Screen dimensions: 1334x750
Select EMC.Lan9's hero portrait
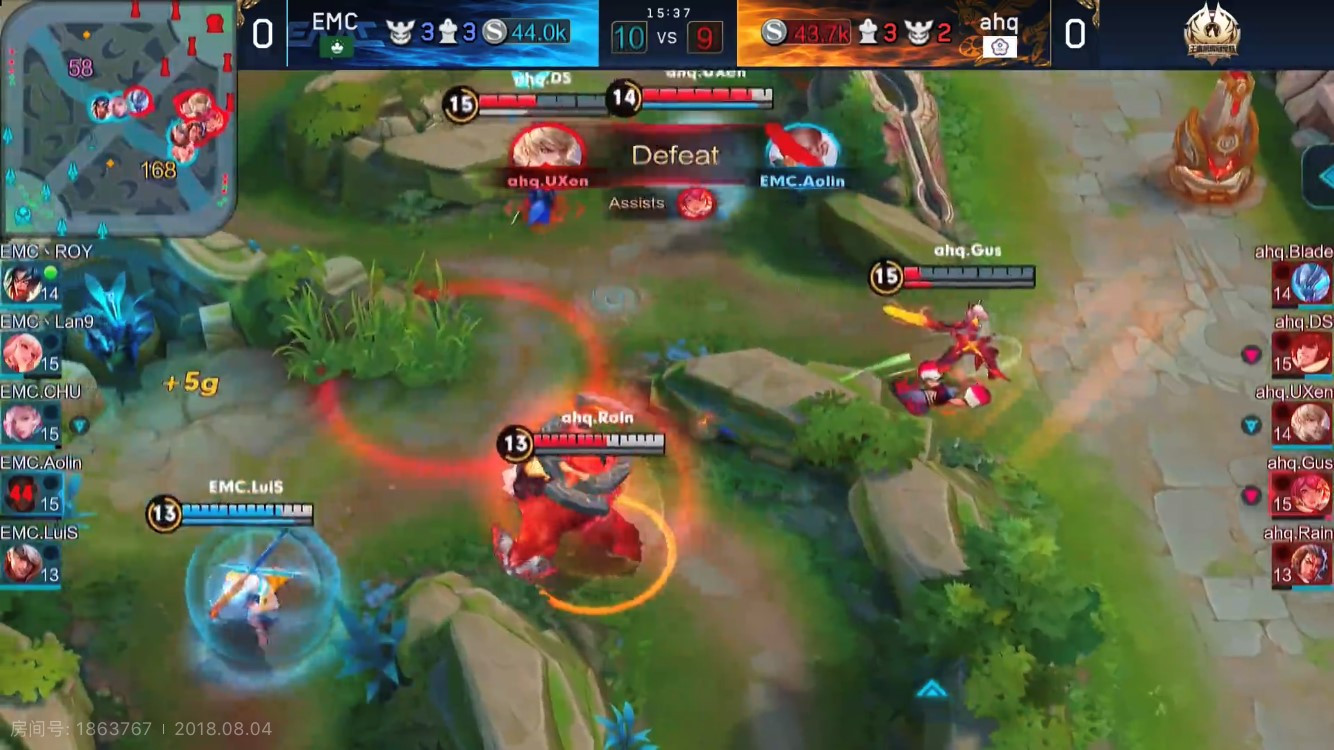pos(22,353)
